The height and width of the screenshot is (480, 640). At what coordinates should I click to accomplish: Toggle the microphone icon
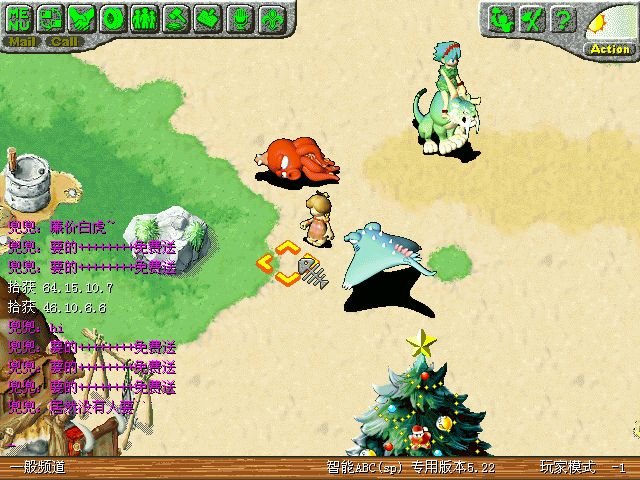point(239,18)
